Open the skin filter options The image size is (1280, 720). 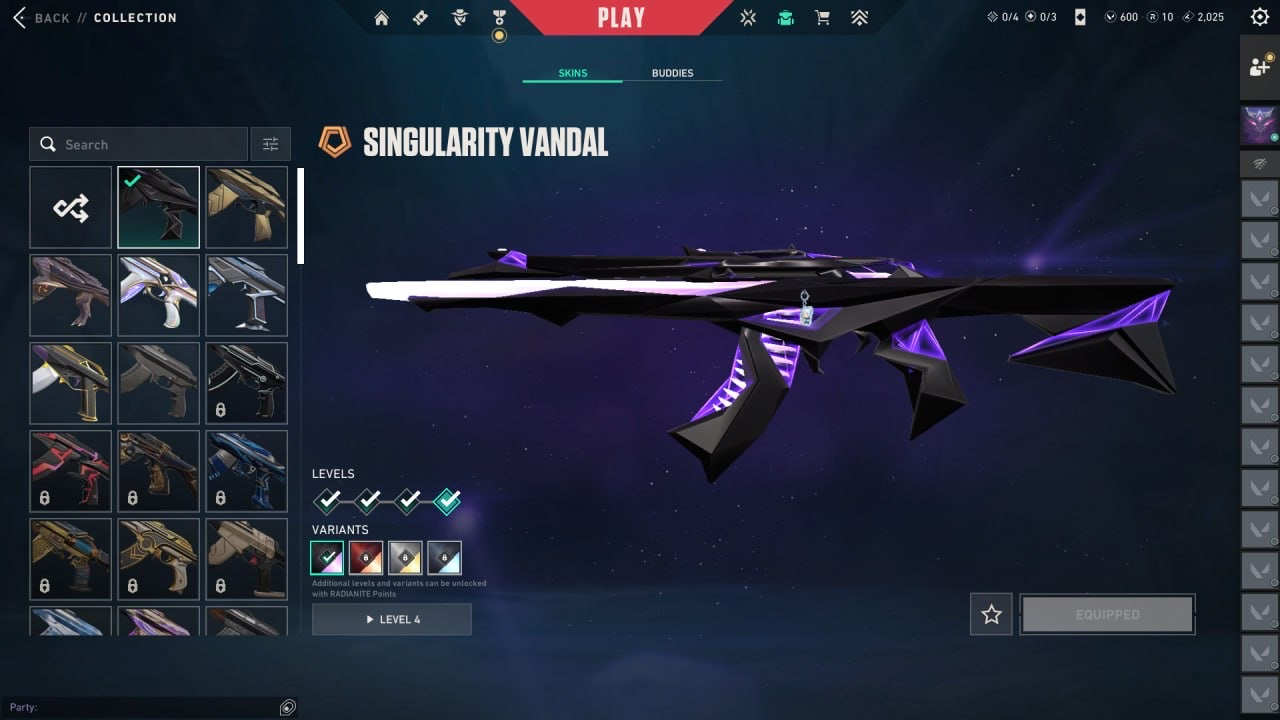270,144
